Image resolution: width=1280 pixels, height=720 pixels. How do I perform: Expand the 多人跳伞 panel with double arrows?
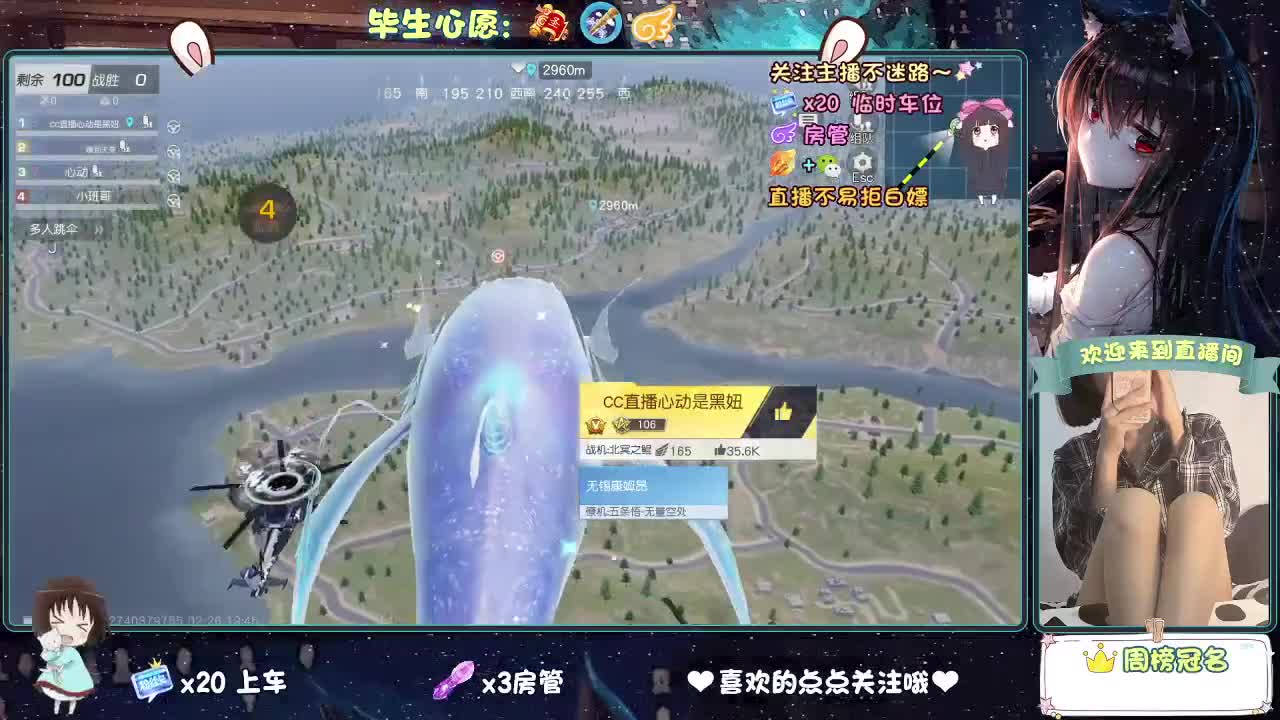(100, 229)
